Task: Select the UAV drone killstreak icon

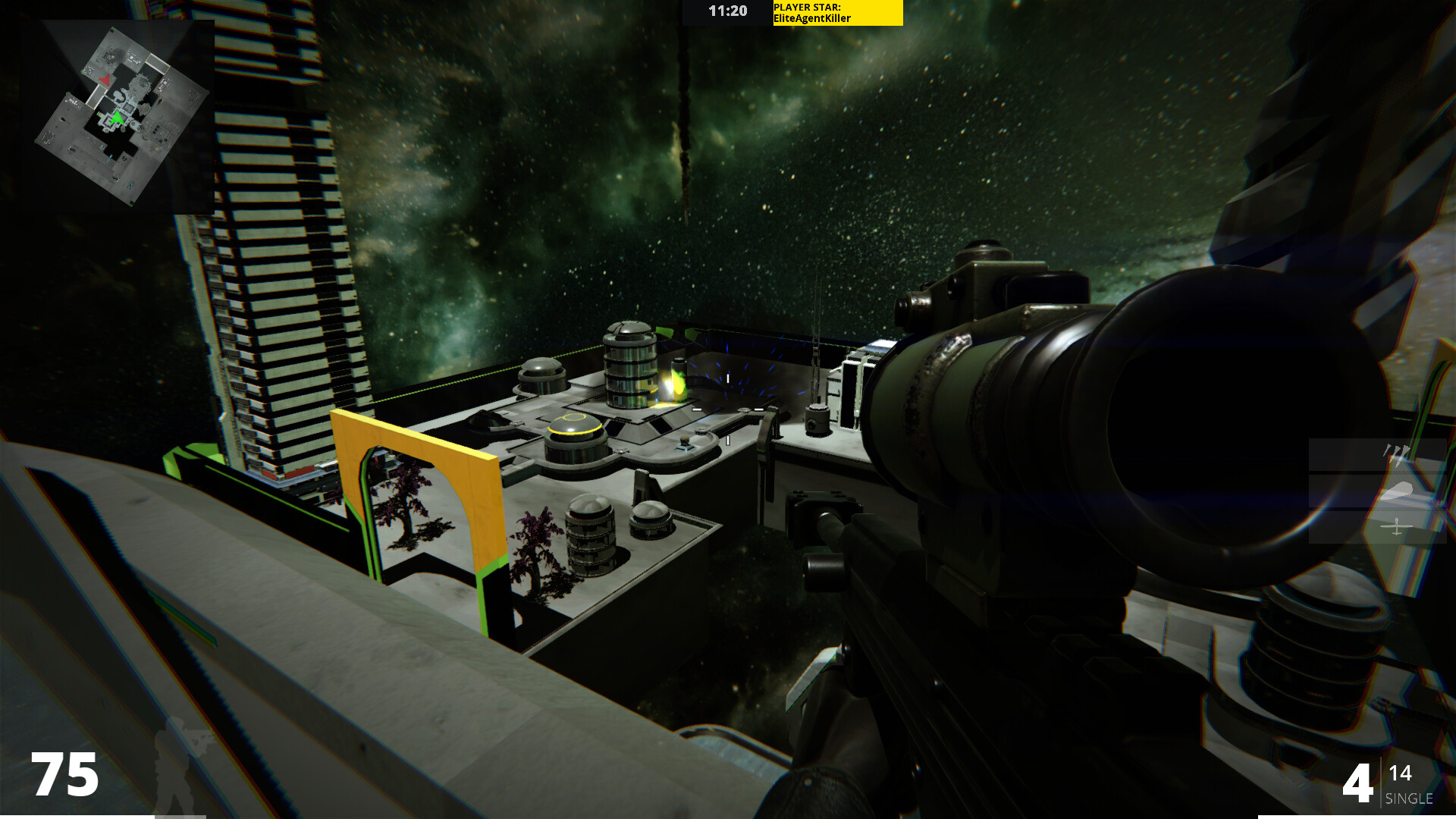Action: 1396,526
